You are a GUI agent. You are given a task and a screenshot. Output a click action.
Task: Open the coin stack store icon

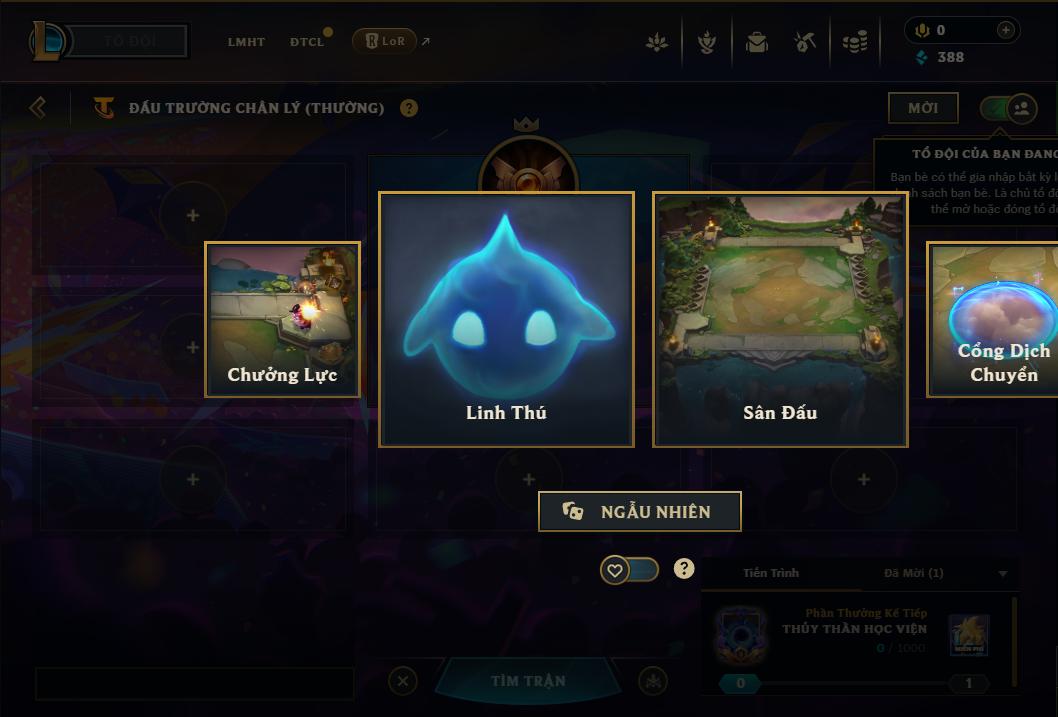pos(854,42)
